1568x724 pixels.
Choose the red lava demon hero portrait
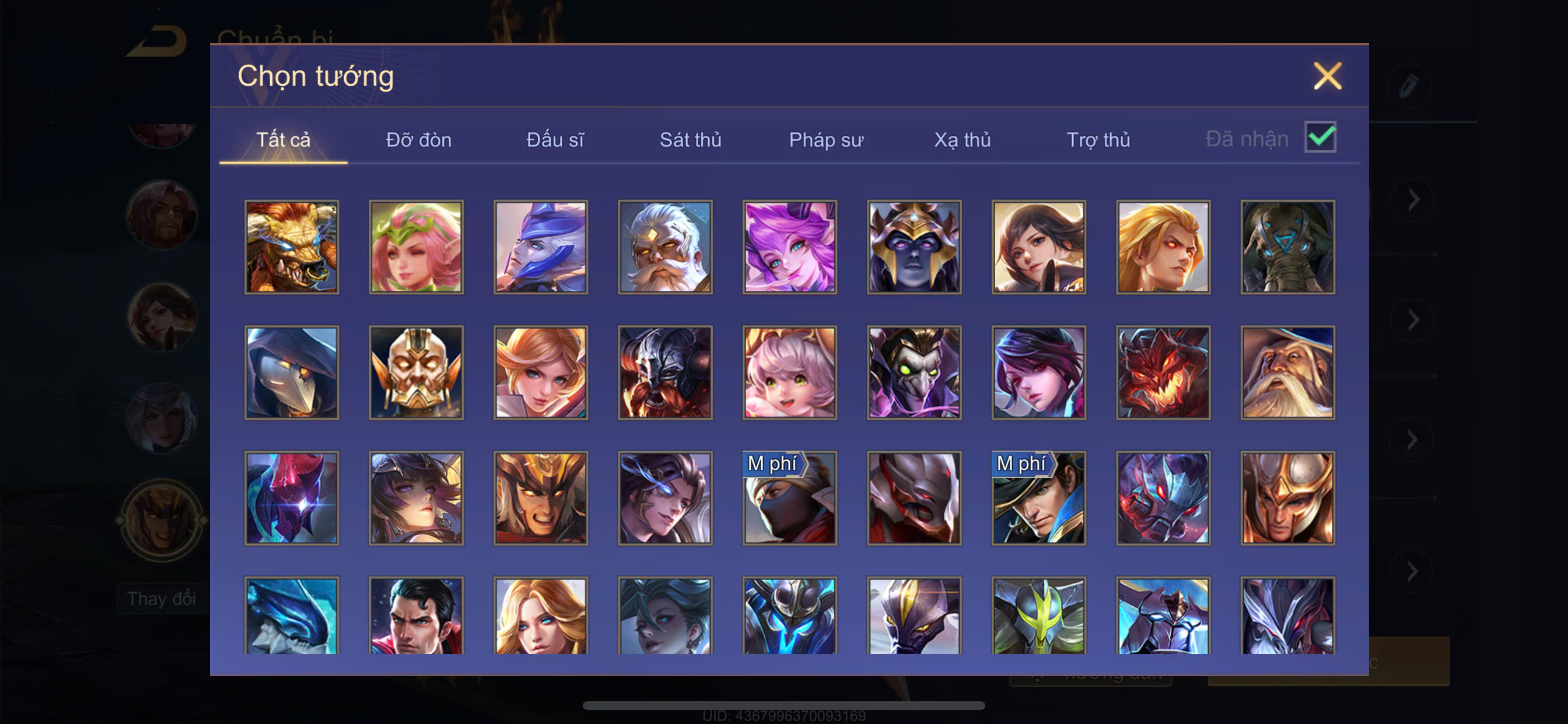point(1163,372)
